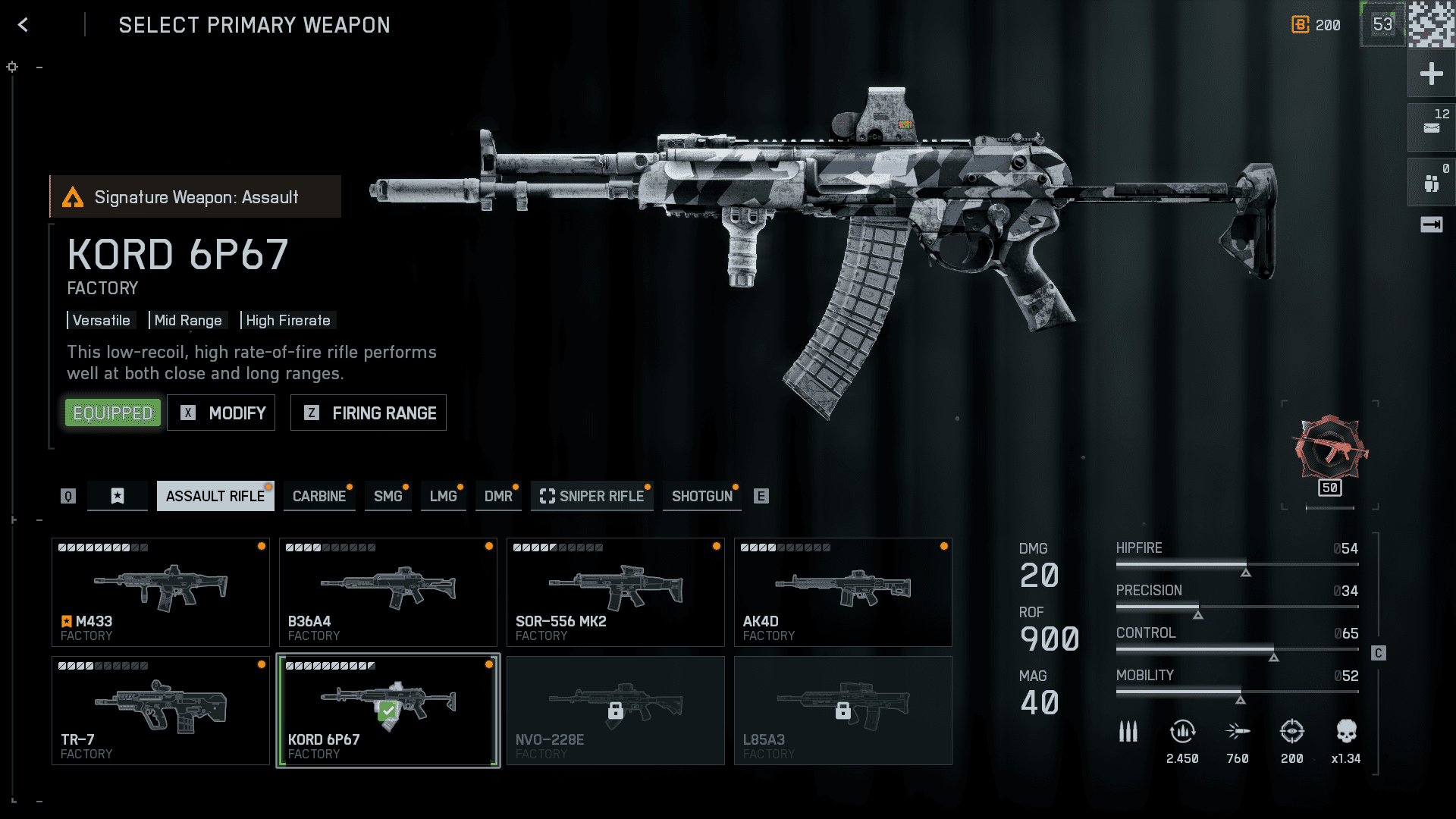Switch to the SMG category
The height and width of the screenshot is (819, 1456).
coord(388,496)
